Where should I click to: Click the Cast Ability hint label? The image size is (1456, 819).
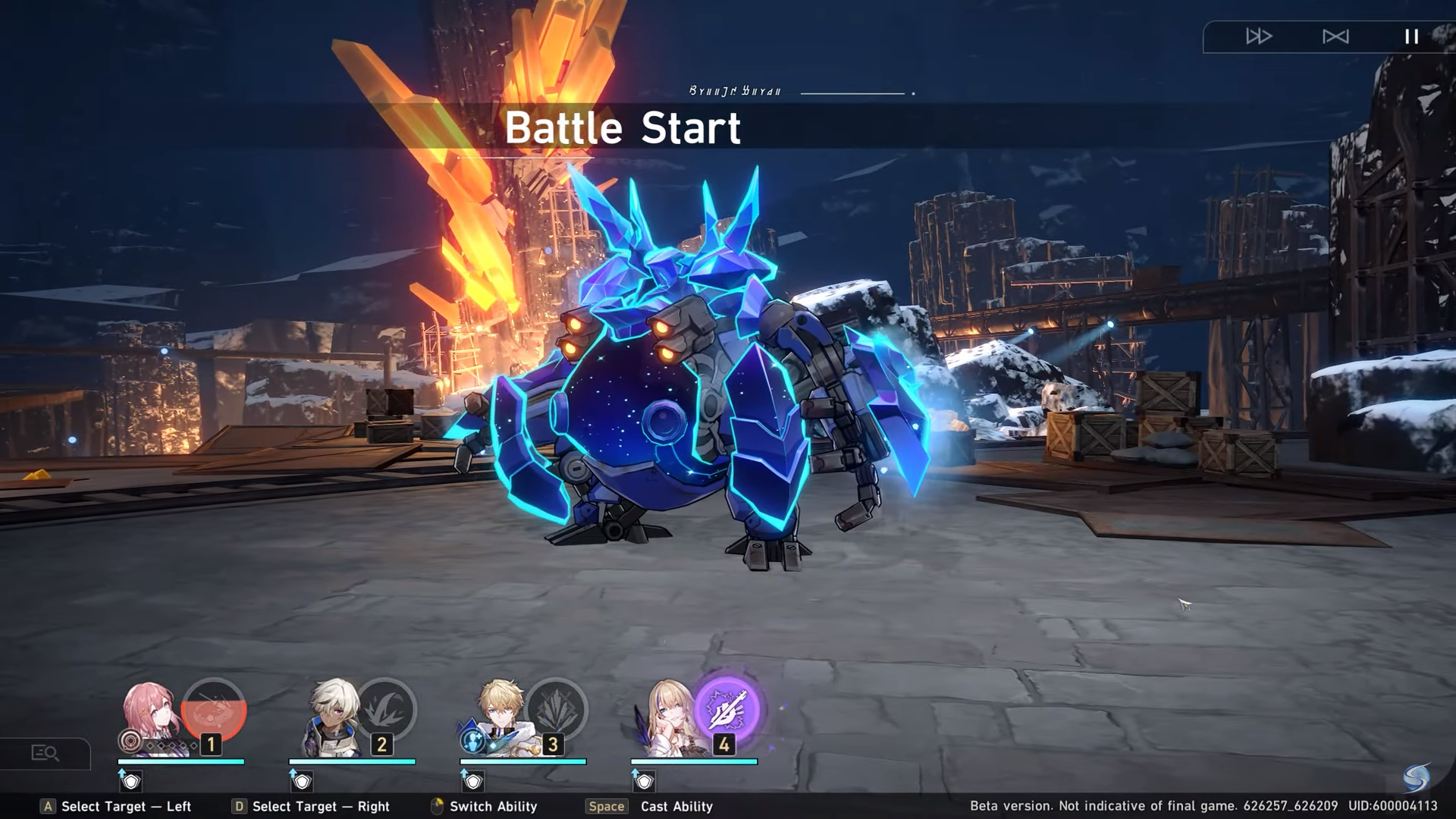[x=676, y=806]
